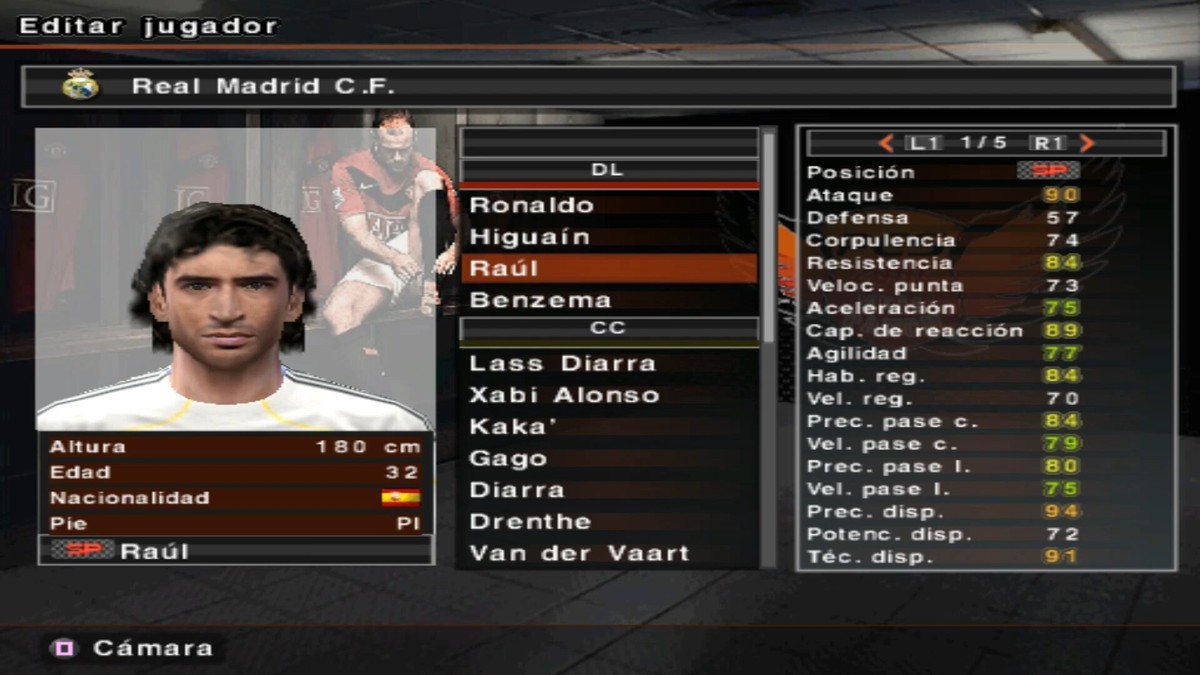This screenshot has width=1200, height=675.
Task: Go to next stats page with right arrow
Action: [1088, 144]
